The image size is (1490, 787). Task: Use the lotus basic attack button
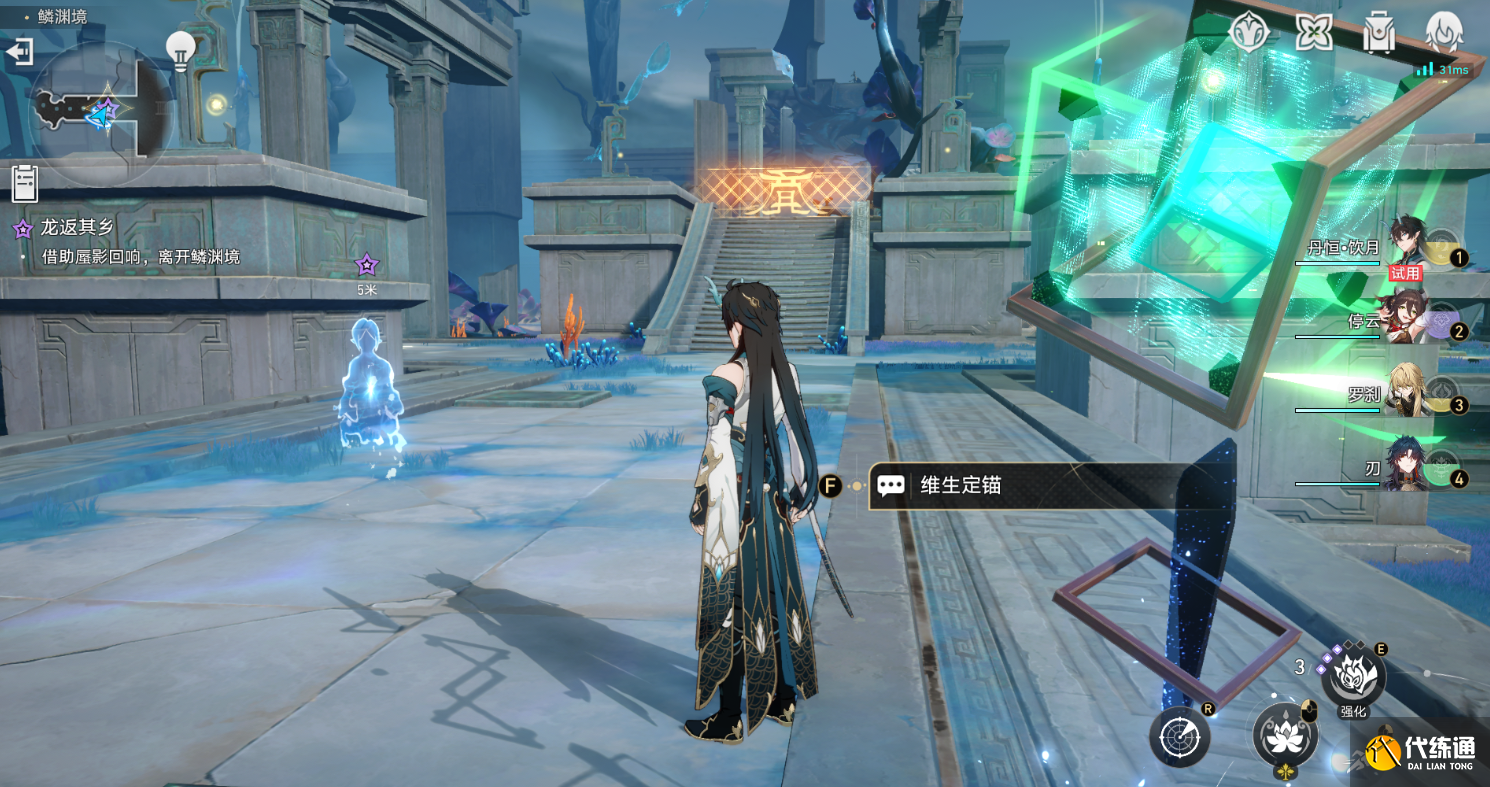(1285, 735)
